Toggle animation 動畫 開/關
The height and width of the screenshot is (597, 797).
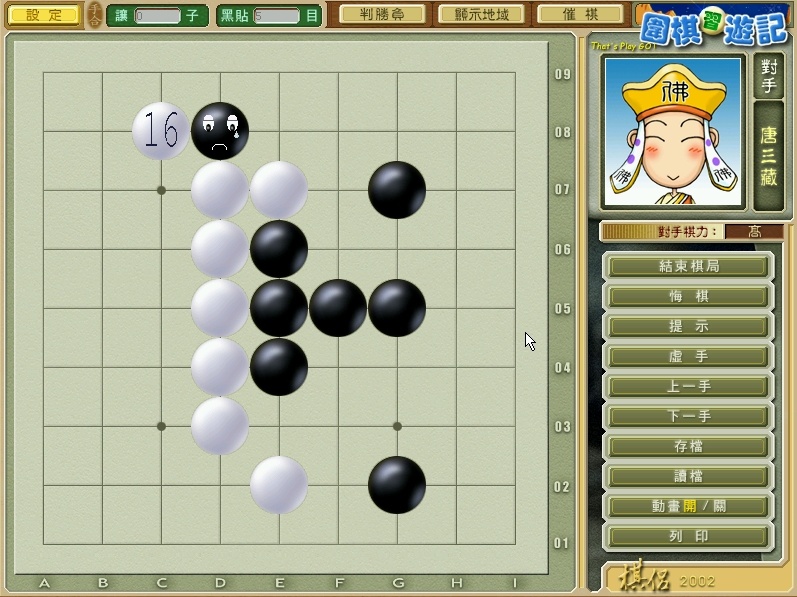point(689,506)
